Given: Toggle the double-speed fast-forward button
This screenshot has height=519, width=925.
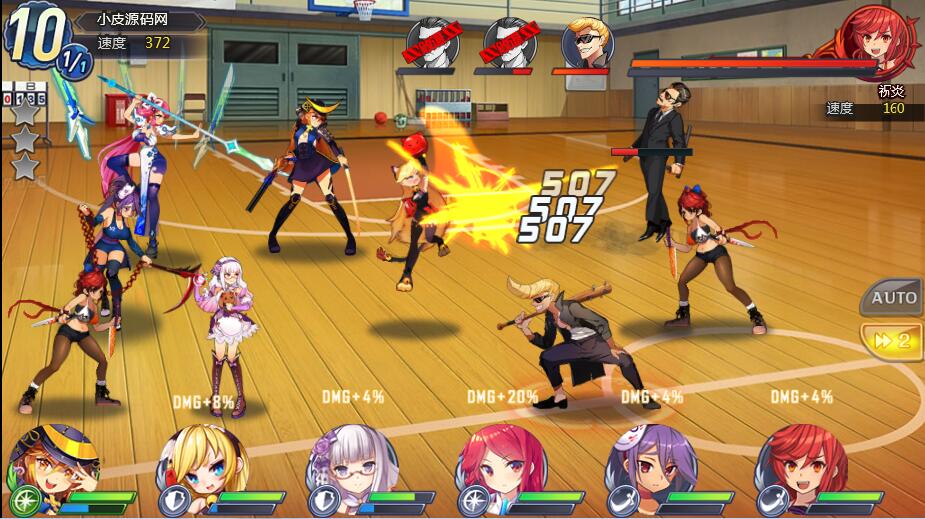Looking at the screenshot, I should (893, 340).
